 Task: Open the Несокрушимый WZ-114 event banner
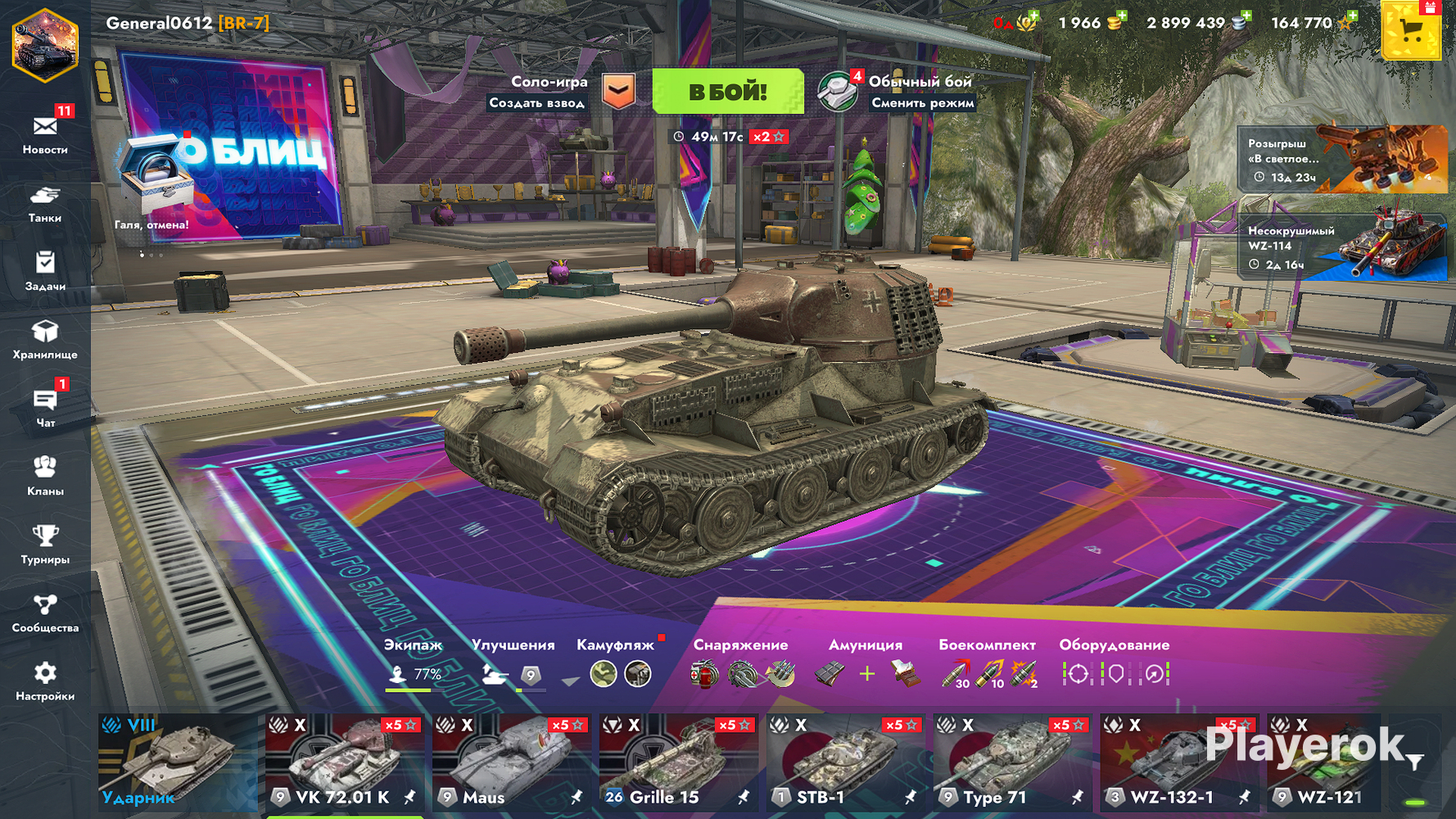click(x=1342, y=247)
